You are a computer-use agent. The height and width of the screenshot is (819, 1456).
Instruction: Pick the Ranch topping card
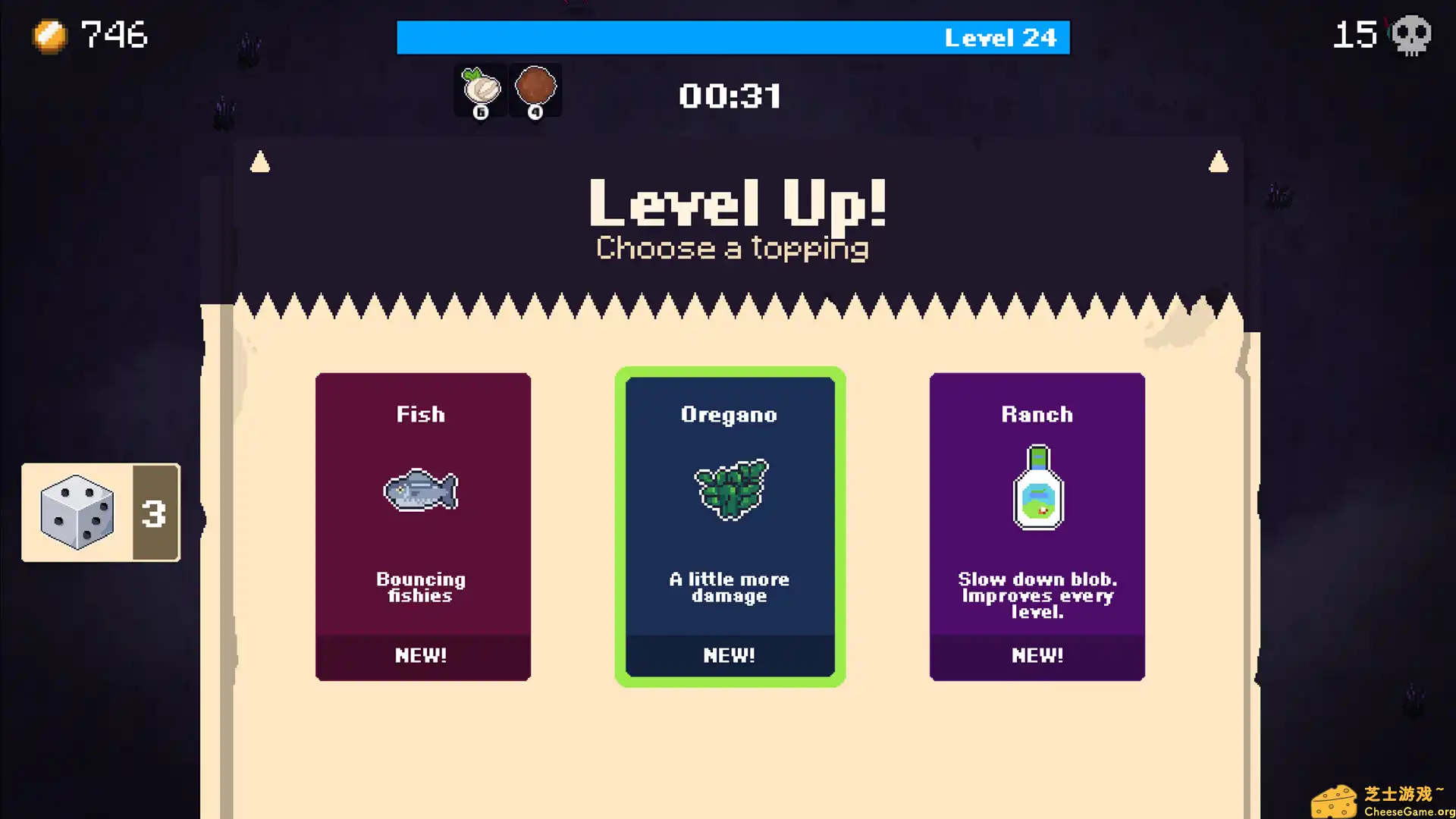[1037, 526]
